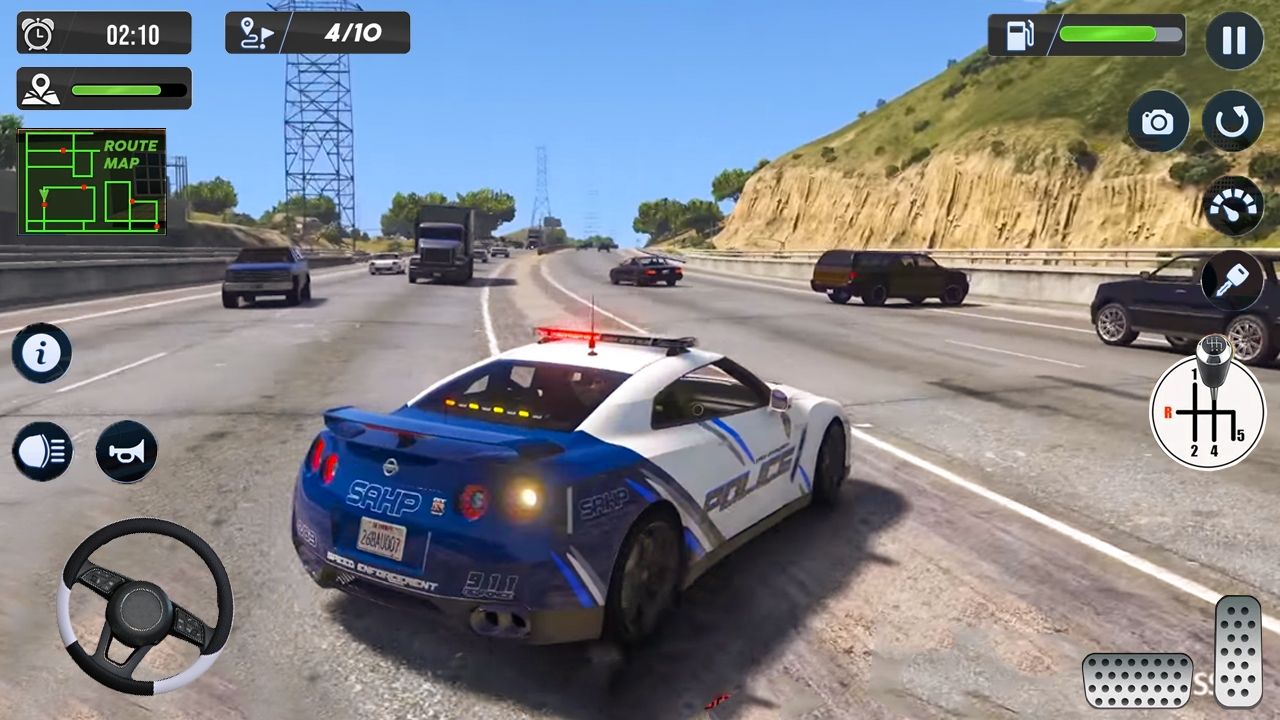Tap the key ignition icon
The image size is (1280, 720).
(1233, 282)
